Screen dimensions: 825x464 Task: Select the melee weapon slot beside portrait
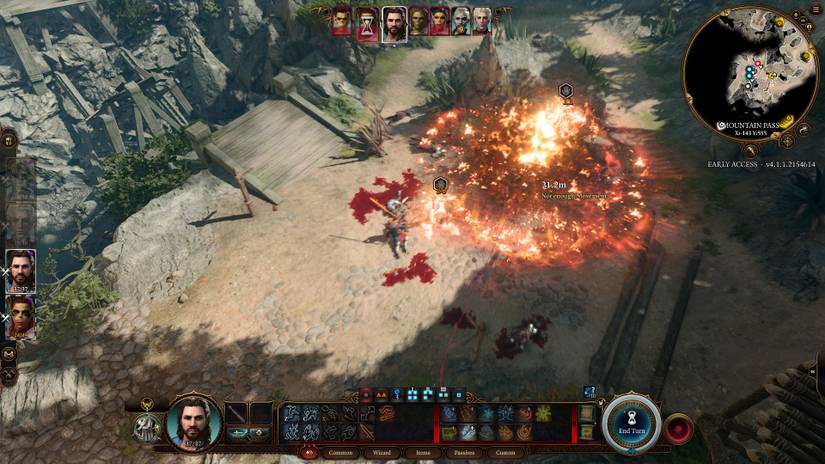(x=236, y=413)
